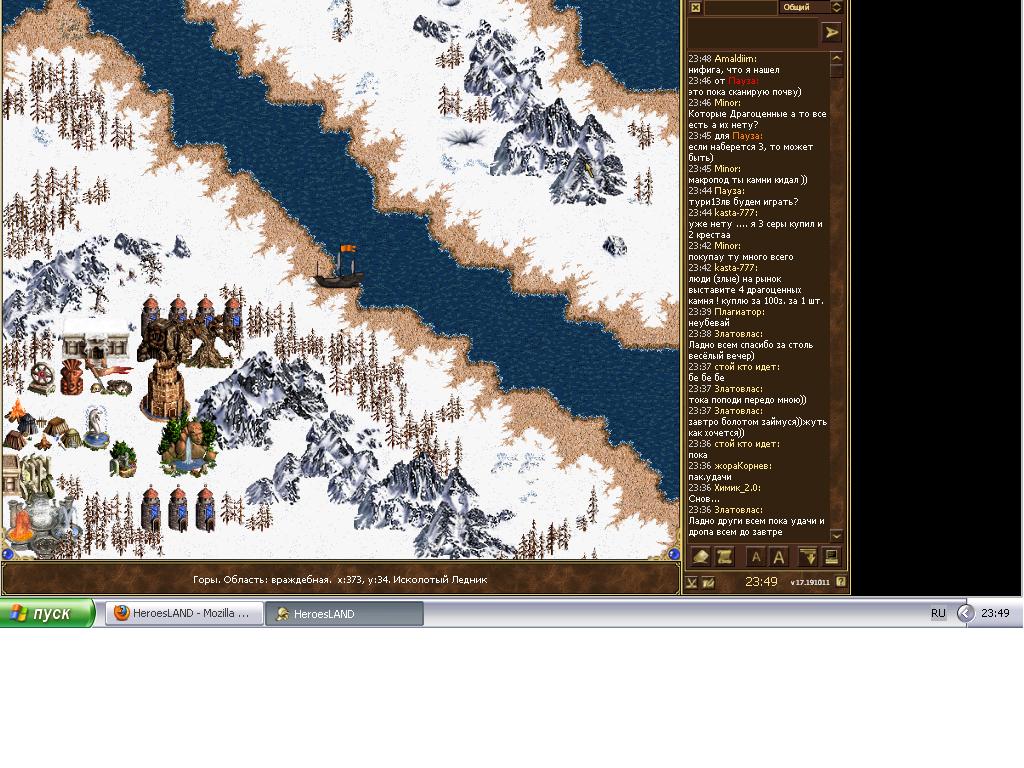Choose the smaller letter A font button
Viewport: 1024px width, 768px height.
(x=756, y=557)
